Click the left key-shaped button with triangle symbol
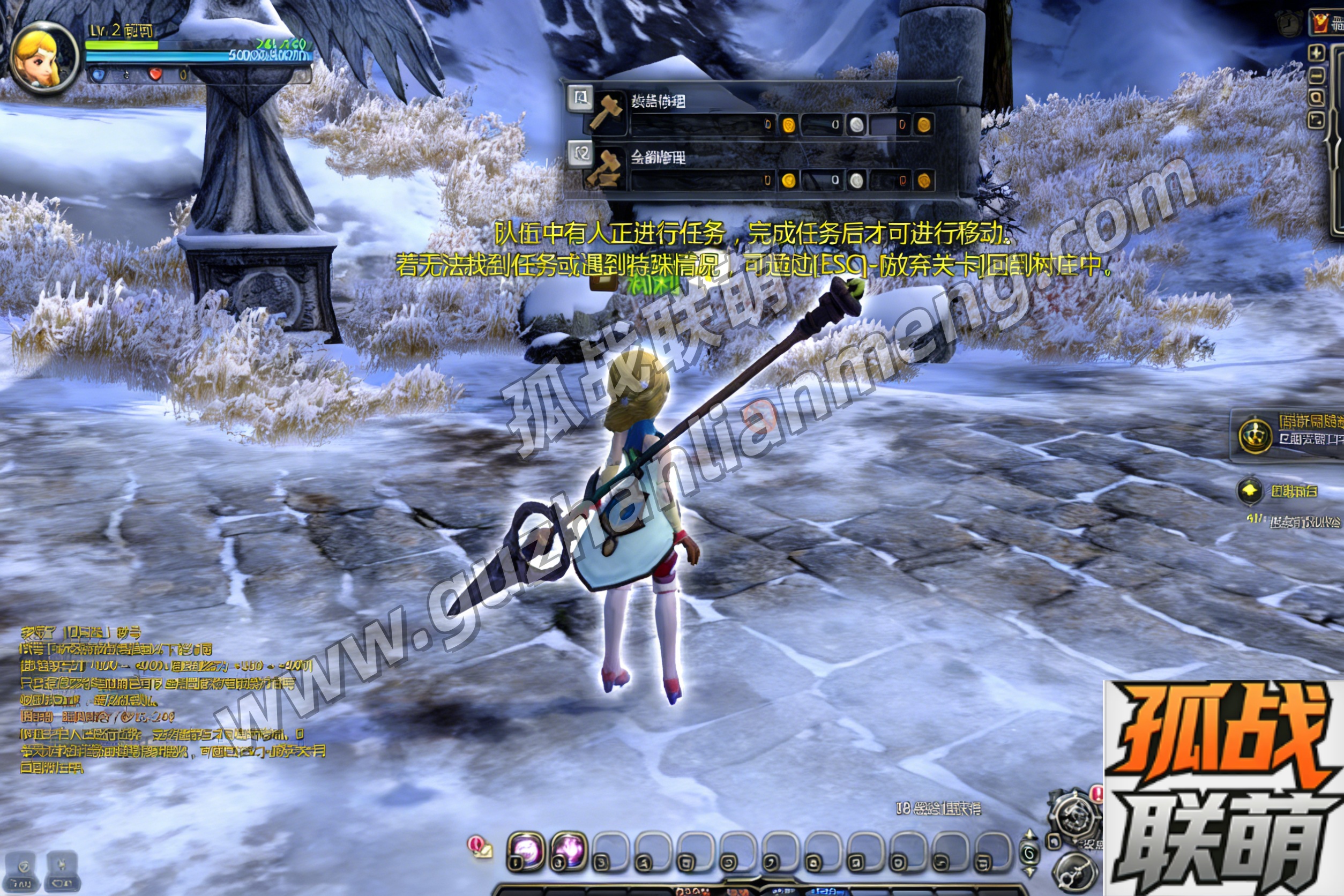 pyautogui.click(x=23, y=872)
